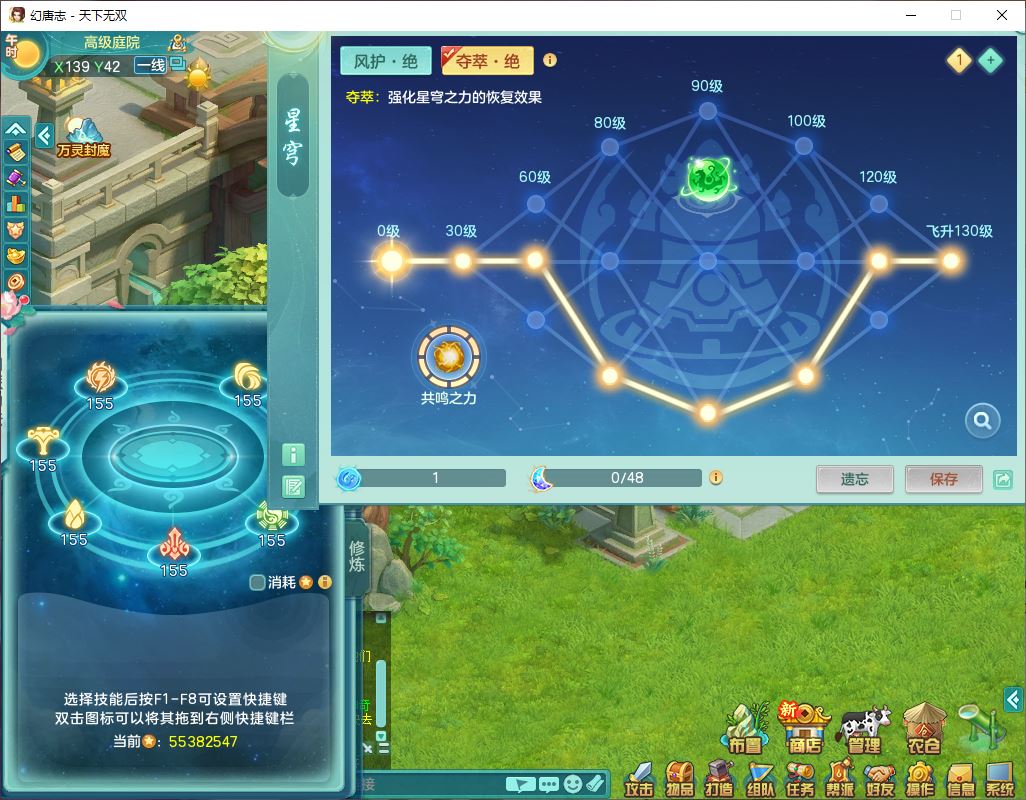The image size is (1026, 800).
Task: Select the green orb star node
Action: (708, 180)
